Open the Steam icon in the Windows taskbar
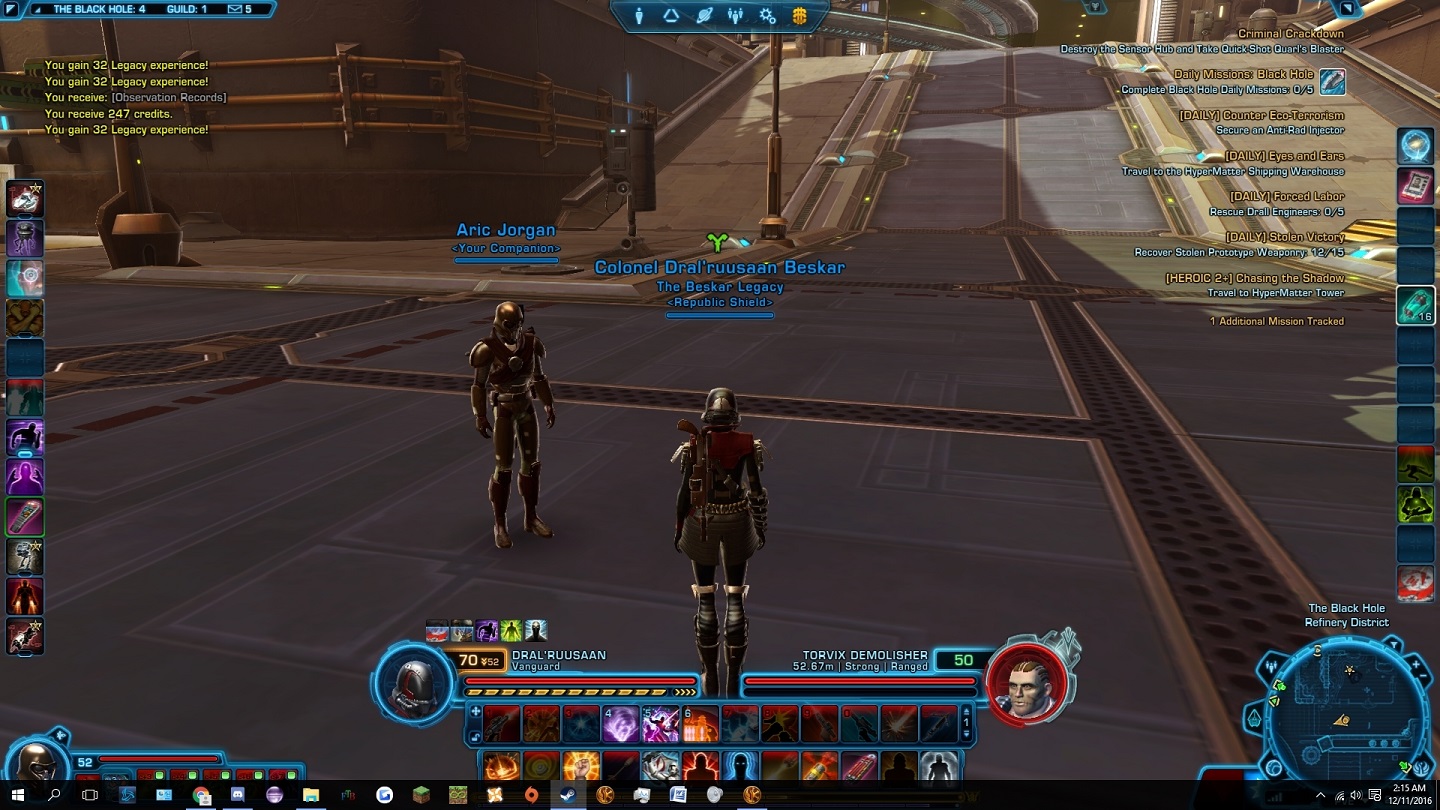Viewport: 1440px width, 810px height. 568,795
